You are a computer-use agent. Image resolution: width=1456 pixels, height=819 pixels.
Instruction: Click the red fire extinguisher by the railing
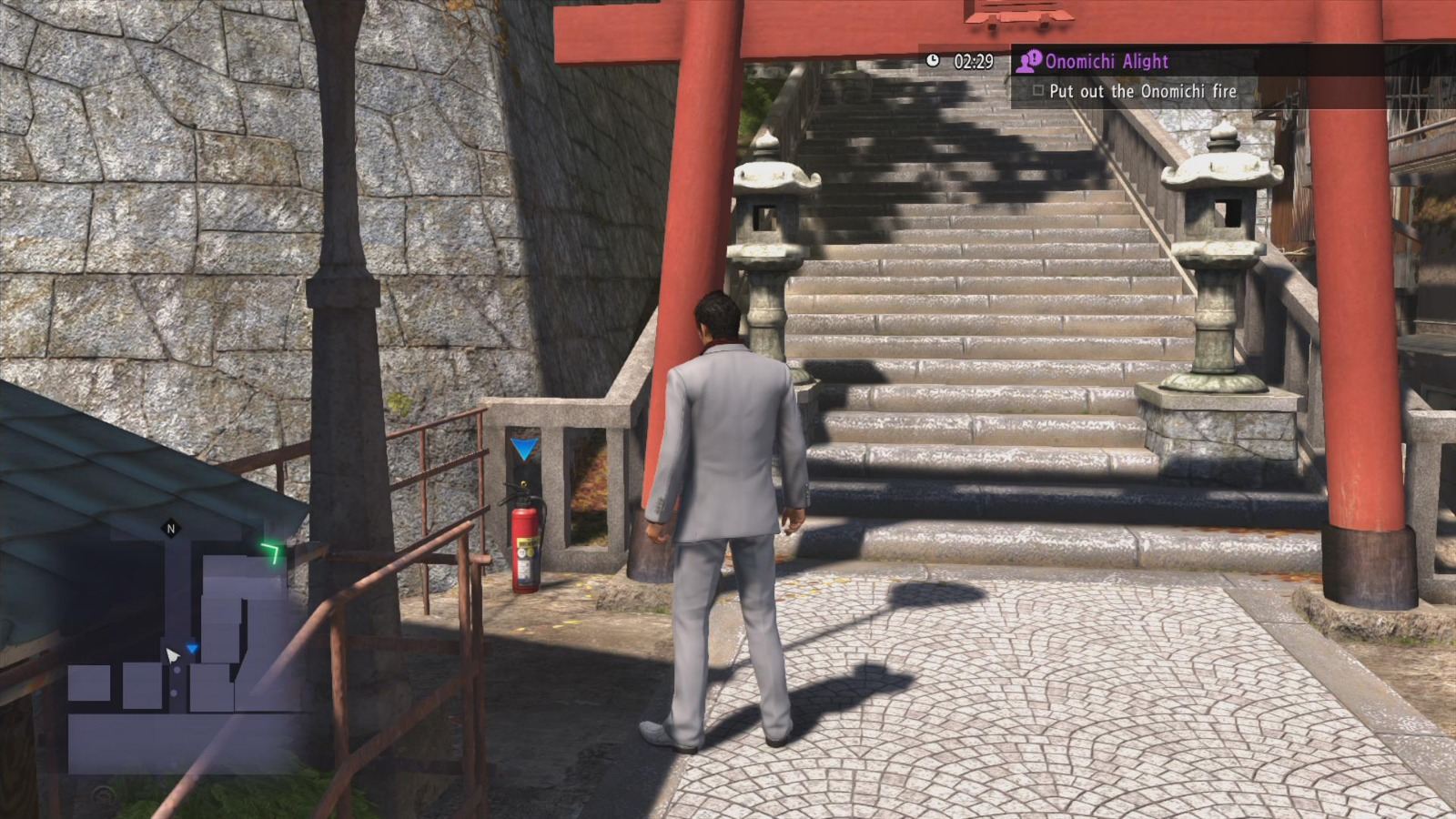click(x=526, y=546)
